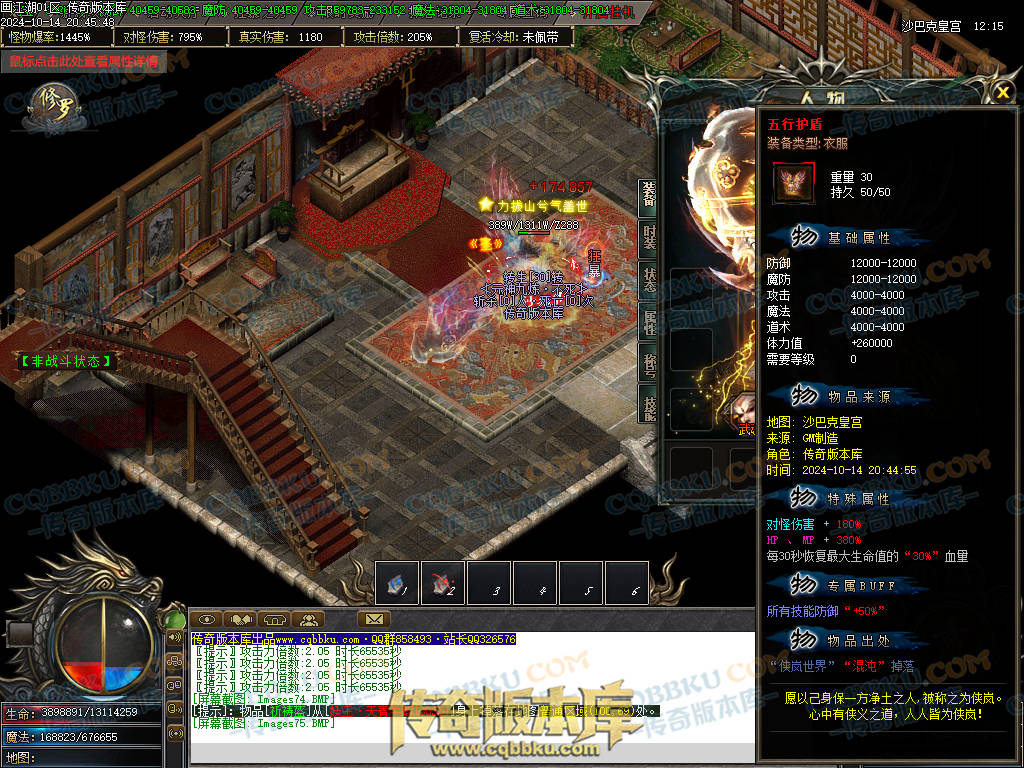Show the 属性 attributes tab
The height and width of the screenshot is (768, 1024).
(649, 322)
